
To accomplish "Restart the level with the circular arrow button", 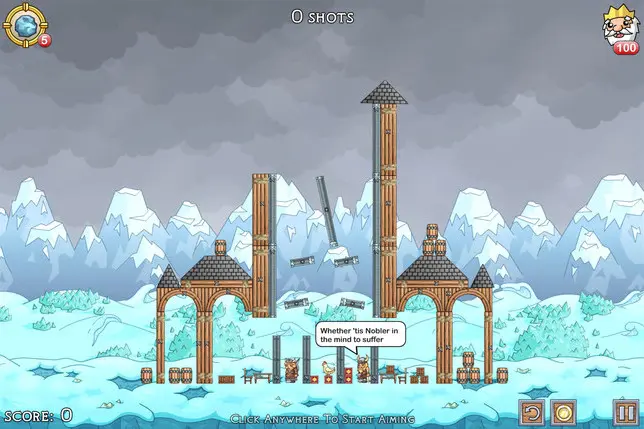I will coord(533,412).
